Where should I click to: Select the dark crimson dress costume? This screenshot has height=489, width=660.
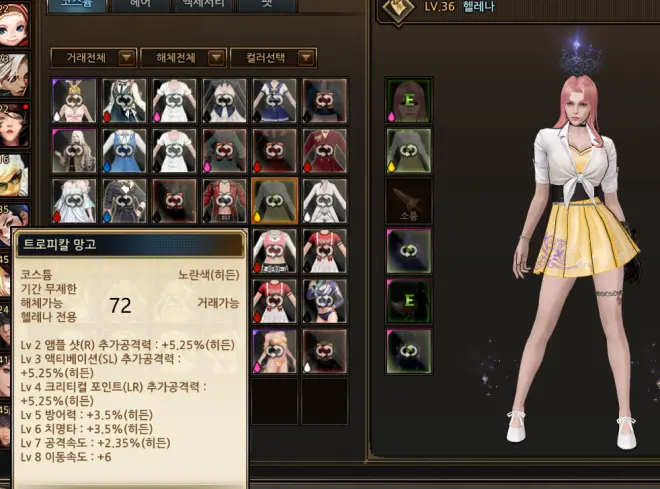click(x=324, y=150)
